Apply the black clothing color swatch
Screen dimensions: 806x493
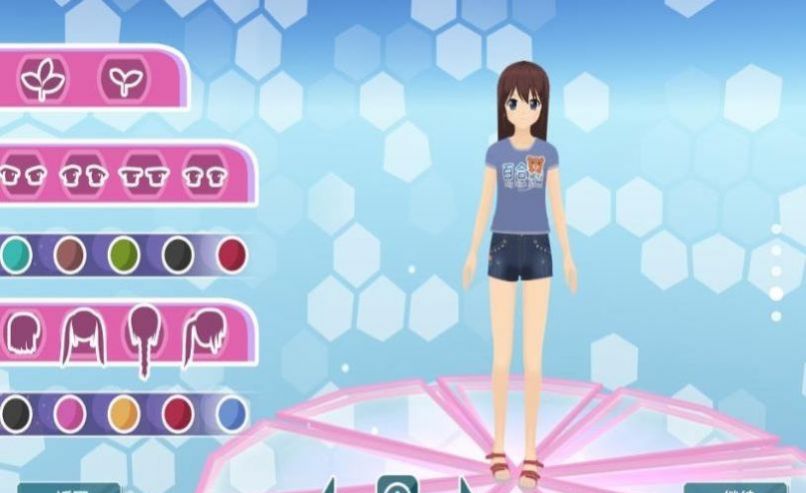pyautogui.click(x=177, y=255)
